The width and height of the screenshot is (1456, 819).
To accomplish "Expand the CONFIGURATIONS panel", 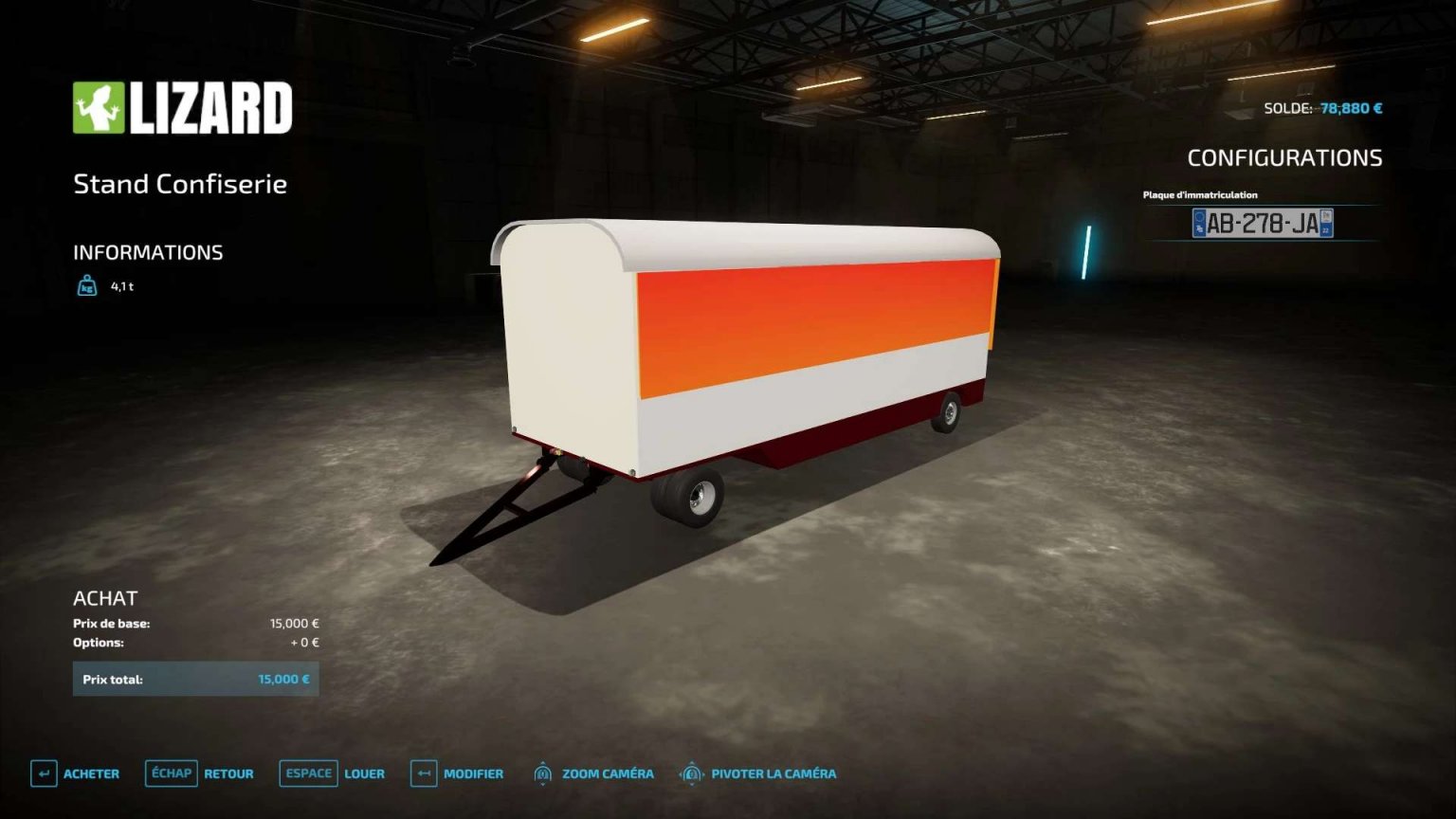I will [1286, 157].
